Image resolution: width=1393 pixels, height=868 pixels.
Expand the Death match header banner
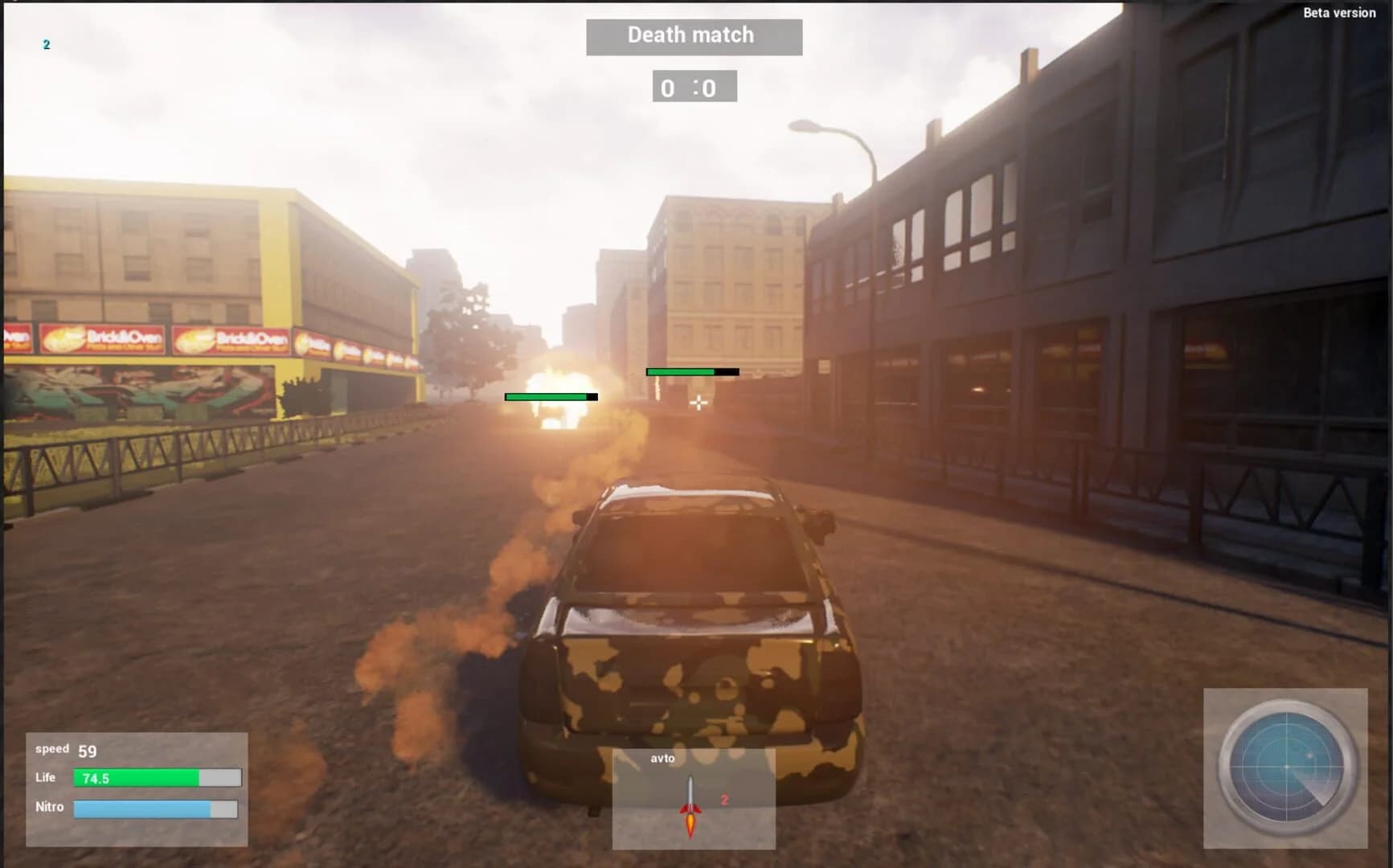691,35
